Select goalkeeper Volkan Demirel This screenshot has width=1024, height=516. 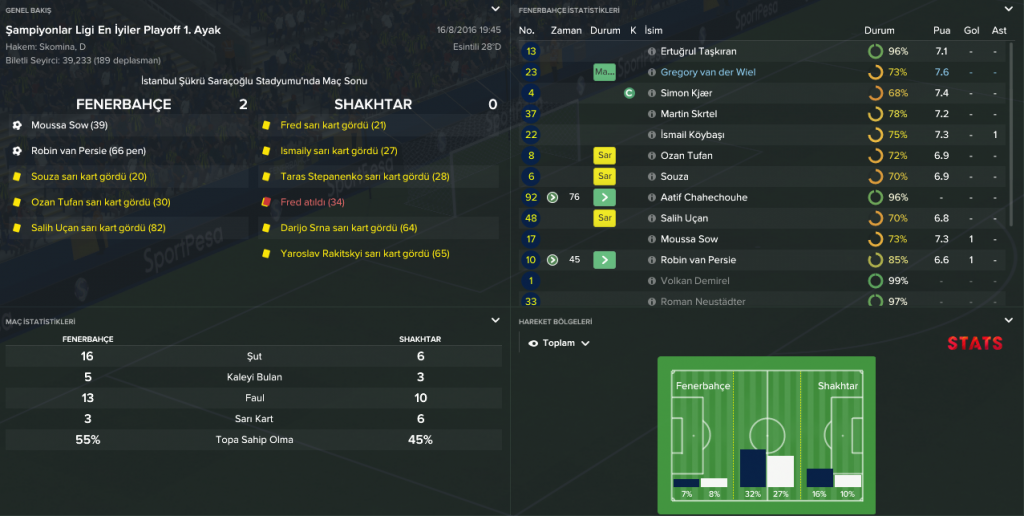pos(695,281)
